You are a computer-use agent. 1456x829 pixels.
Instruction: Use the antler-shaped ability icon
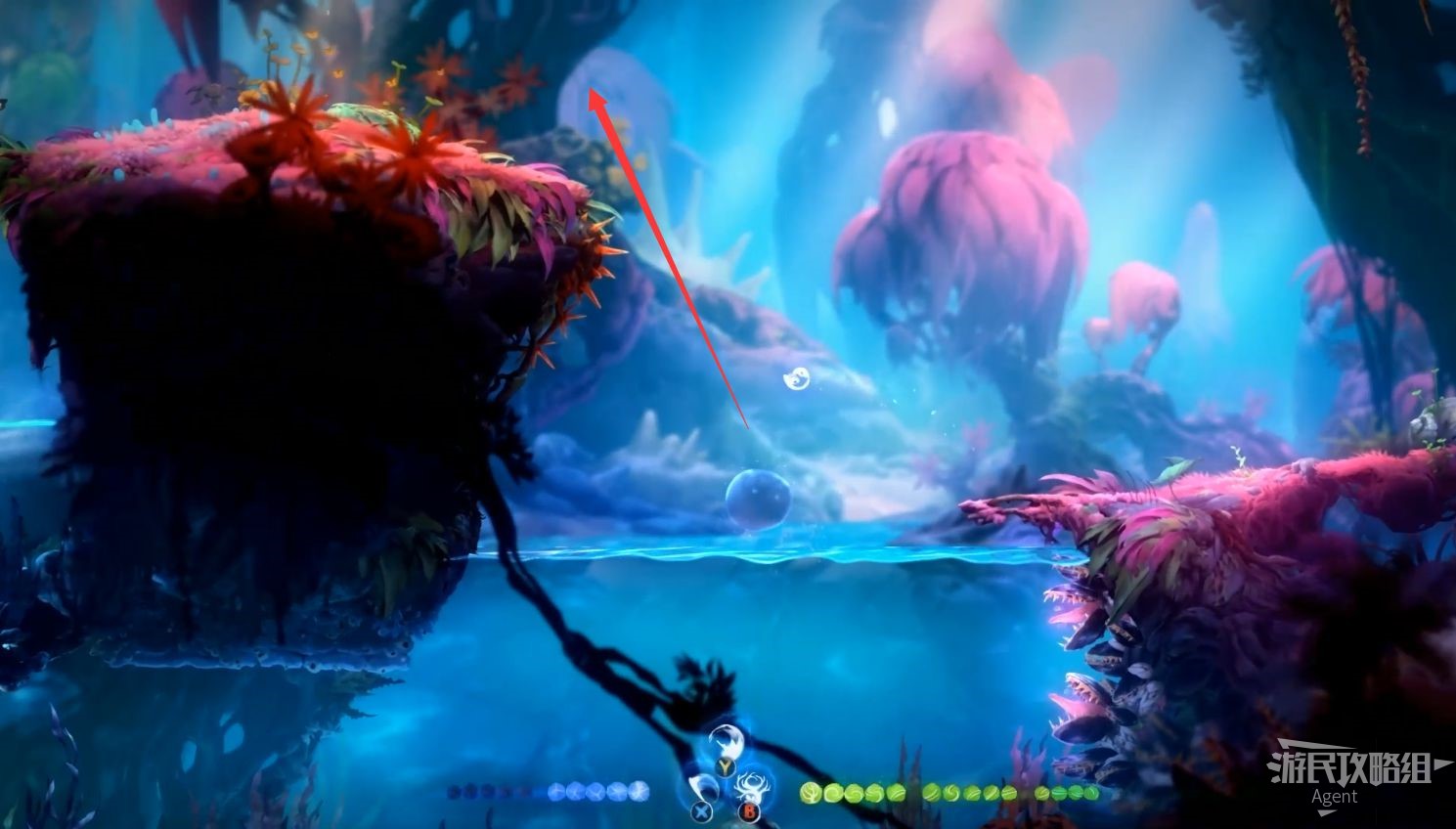click(x=754, y=787)
